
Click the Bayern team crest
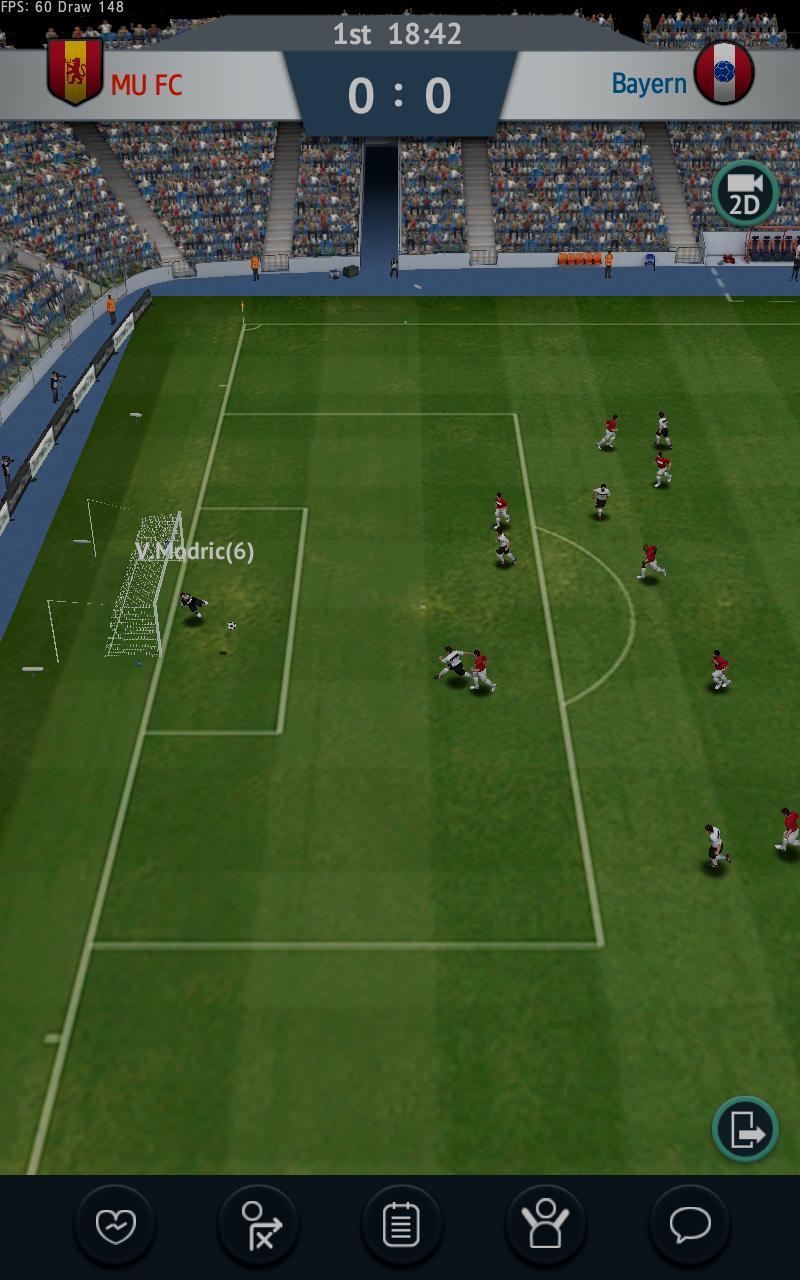(x=724, y=73)
